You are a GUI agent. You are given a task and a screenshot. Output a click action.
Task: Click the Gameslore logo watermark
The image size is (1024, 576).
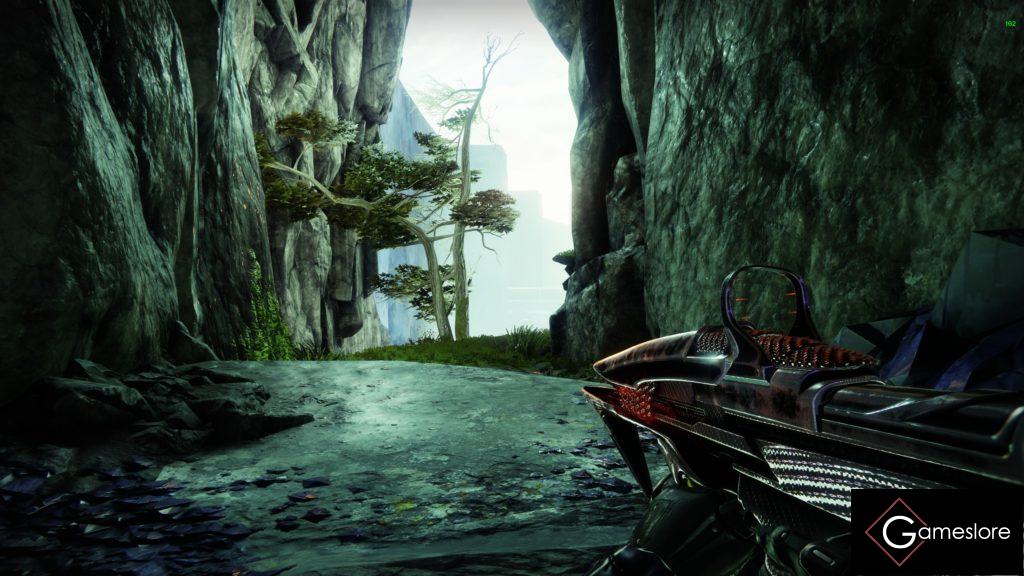click(x=937, y=532)
